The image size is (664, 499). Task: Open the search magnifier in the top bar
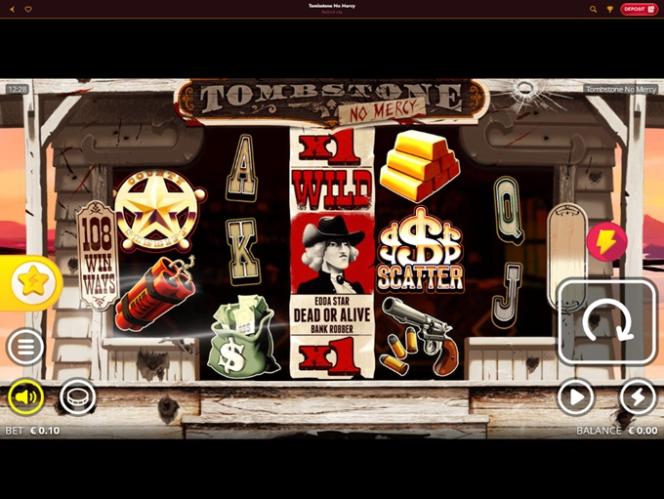point(594,9)
